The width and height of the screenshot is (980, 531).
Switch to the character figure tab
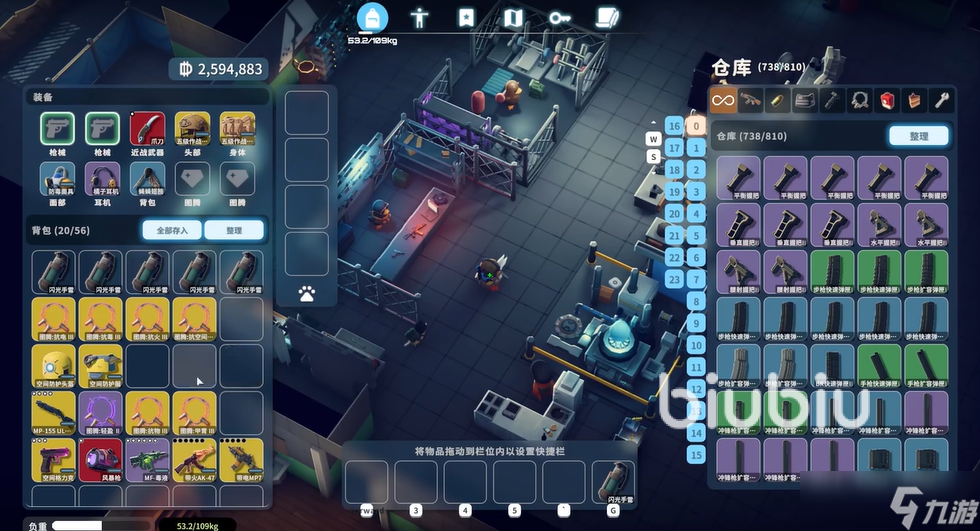pos(420,18)
